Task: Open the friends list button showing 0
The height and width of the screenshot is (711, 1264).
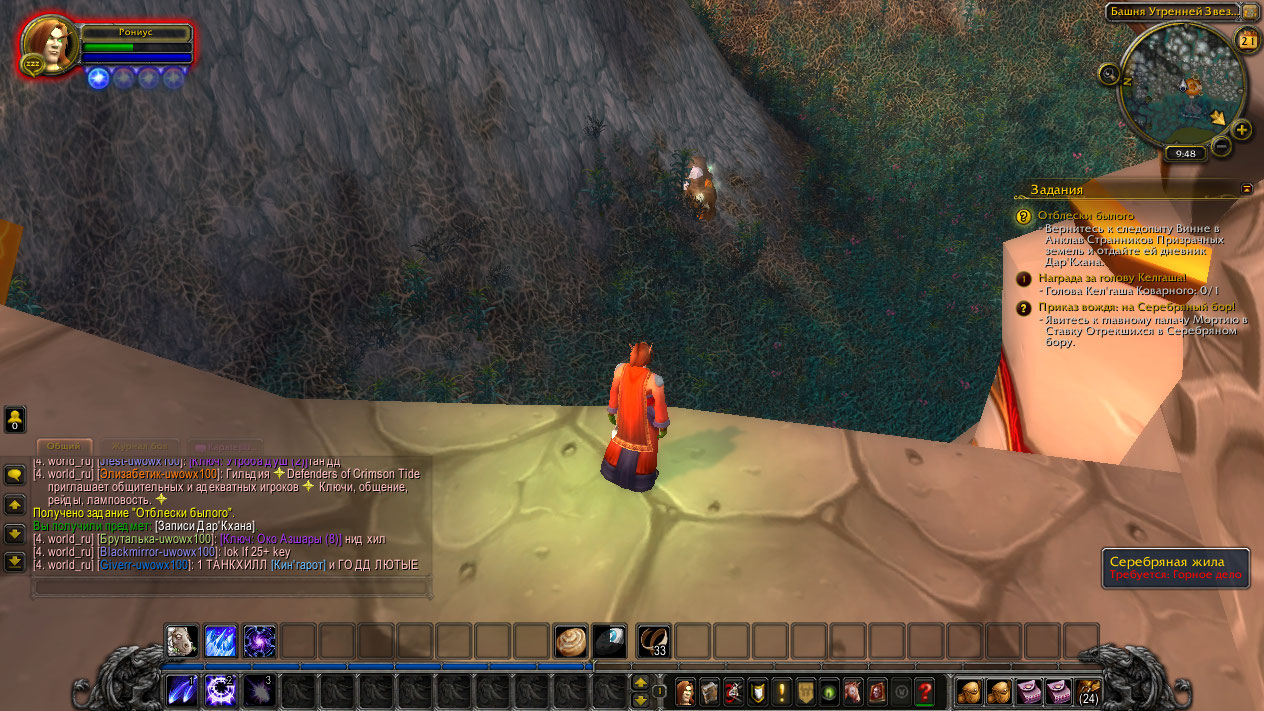Action: [15, 419]
